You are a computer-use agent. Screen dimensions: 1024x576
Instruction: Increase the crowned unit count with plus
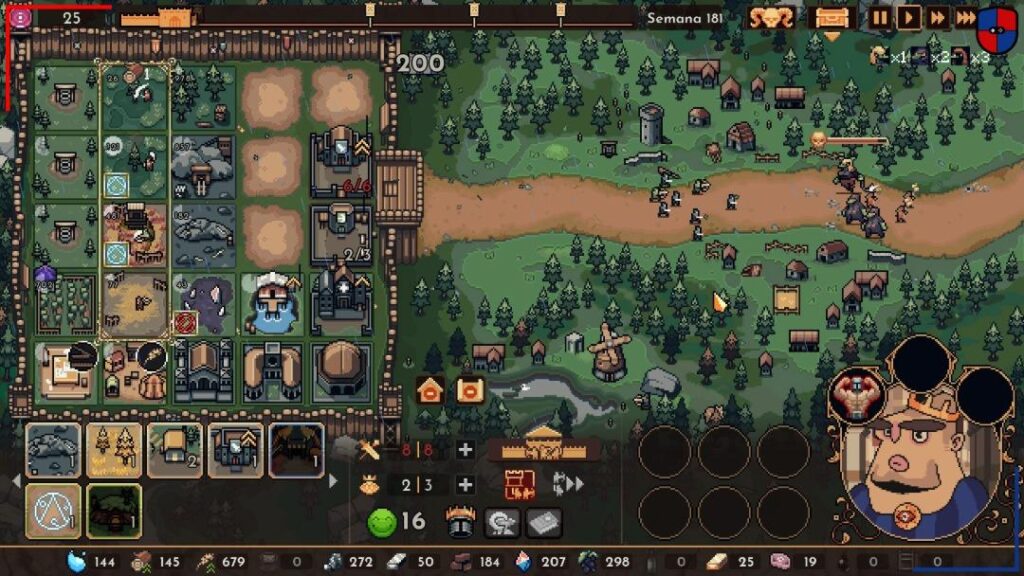[465, 485]
